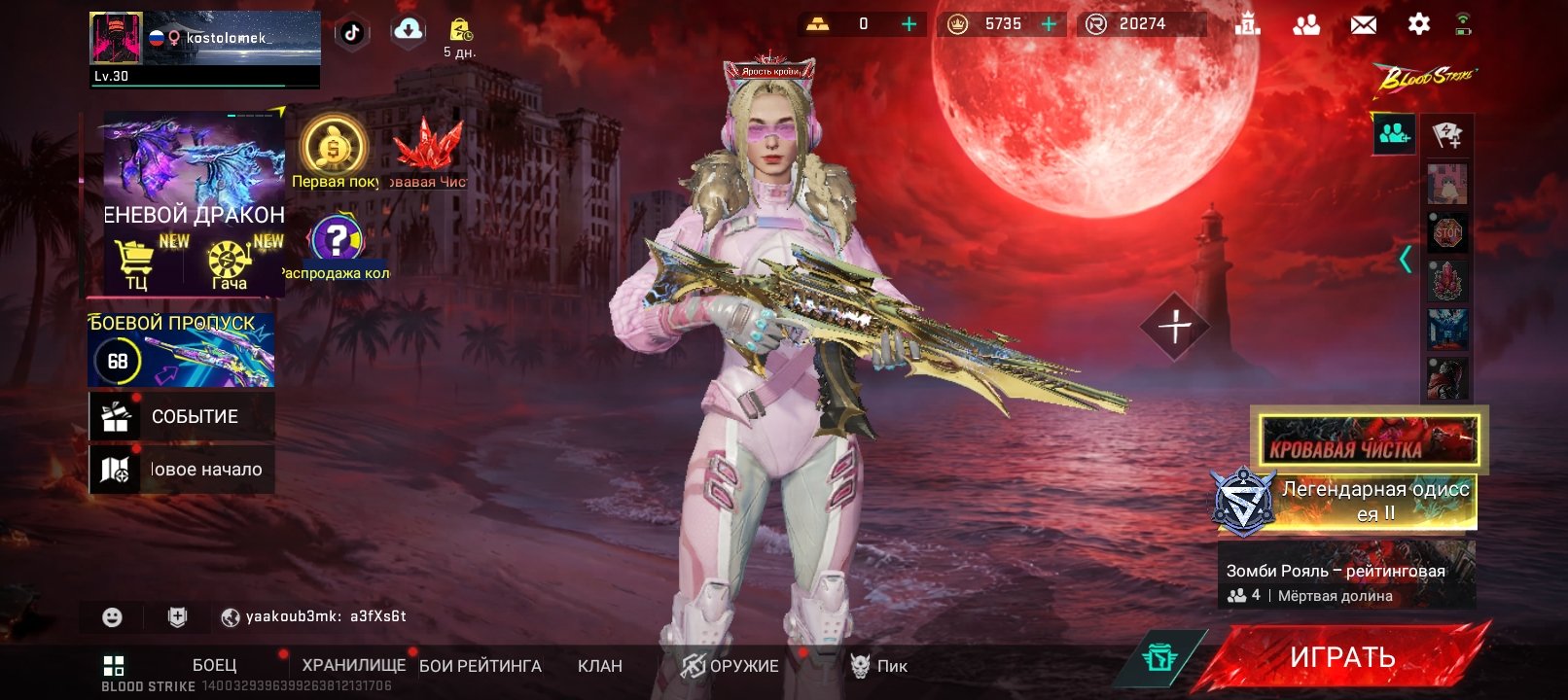Viewport: 1568px width, 700px height.
Task: Open the Пик tab
Action: coord(879,666)
